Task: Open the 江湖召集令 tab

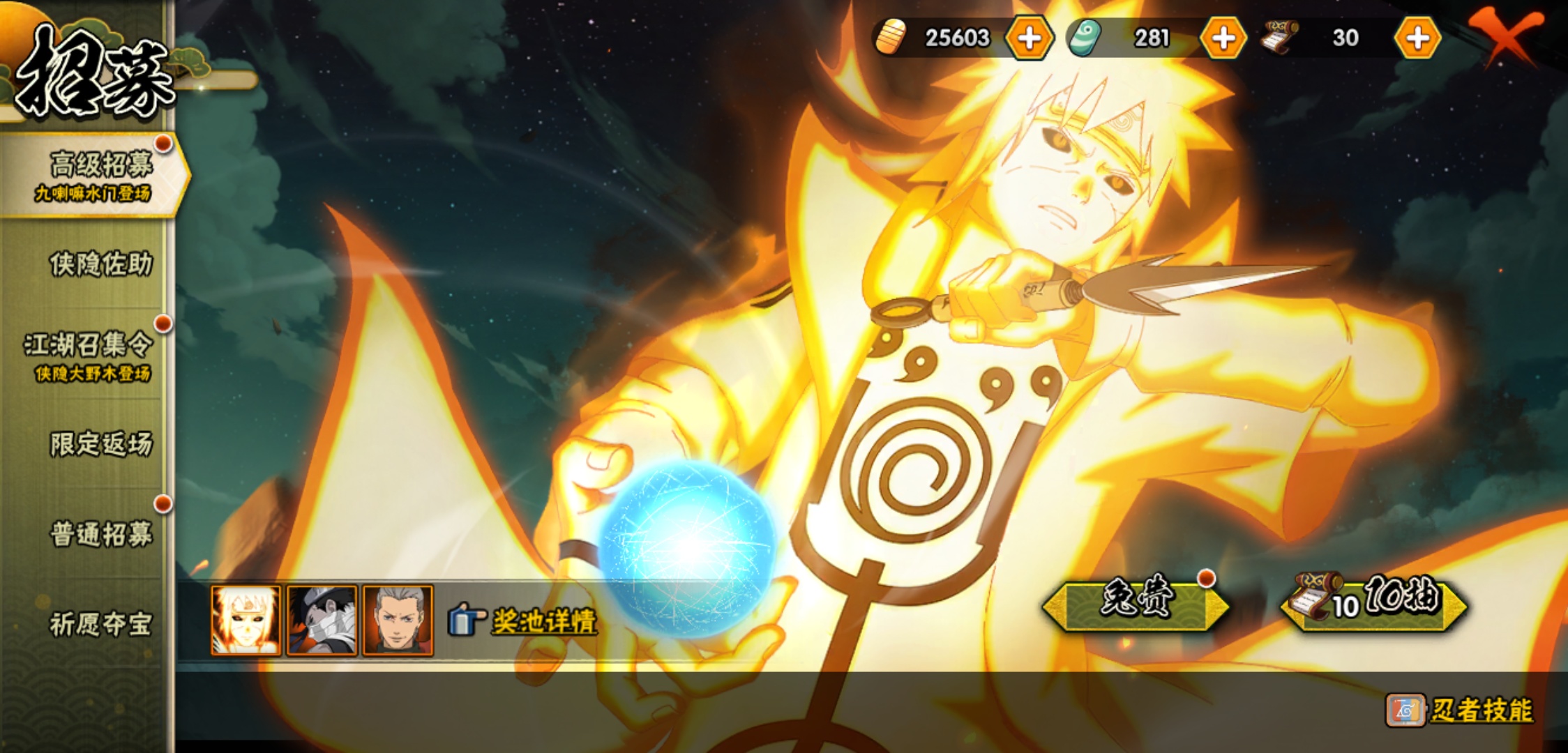Action: (89, 354)
